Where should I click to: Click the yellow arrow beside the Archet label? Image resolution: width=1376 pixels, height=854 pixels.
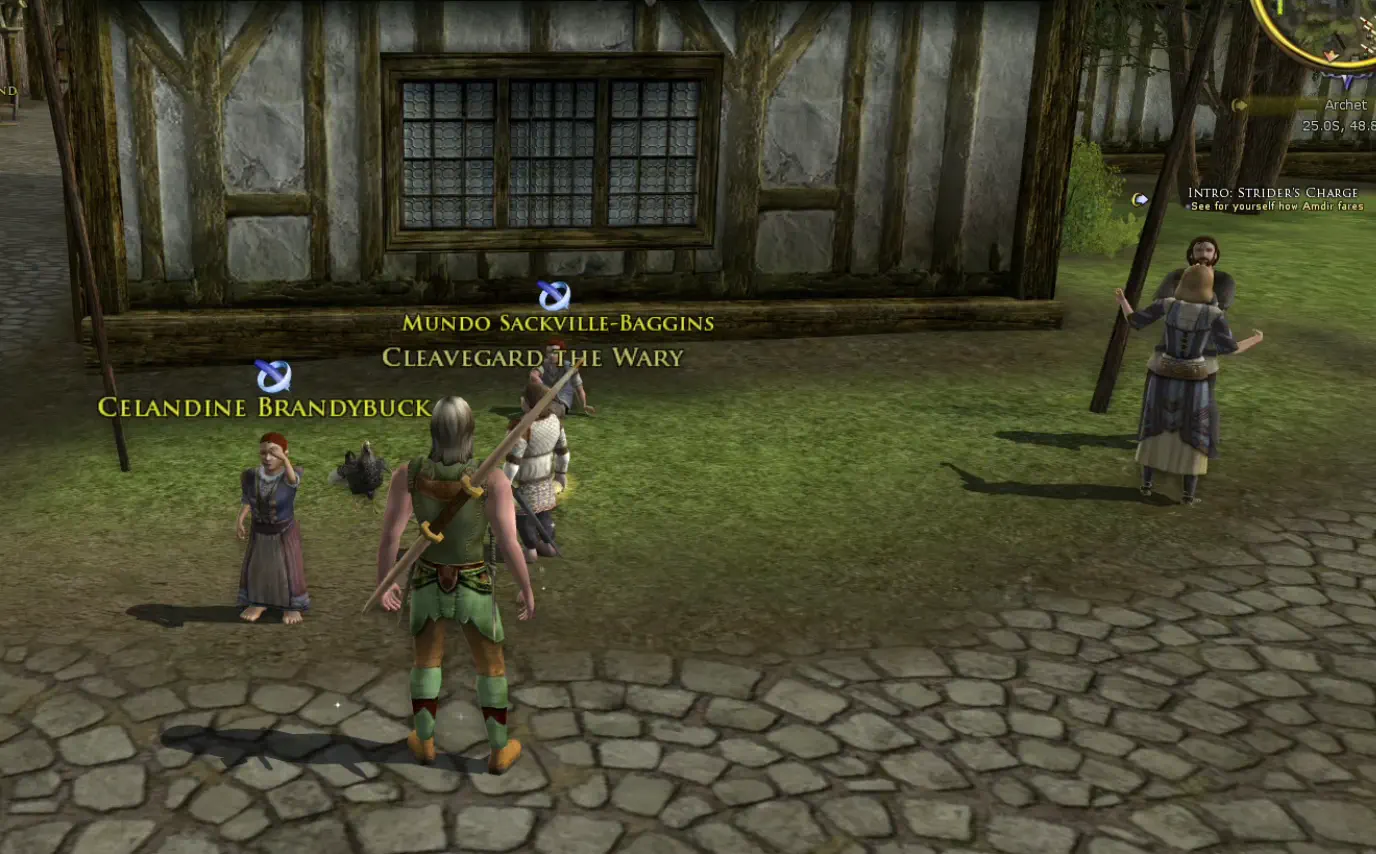[1240, 104]
